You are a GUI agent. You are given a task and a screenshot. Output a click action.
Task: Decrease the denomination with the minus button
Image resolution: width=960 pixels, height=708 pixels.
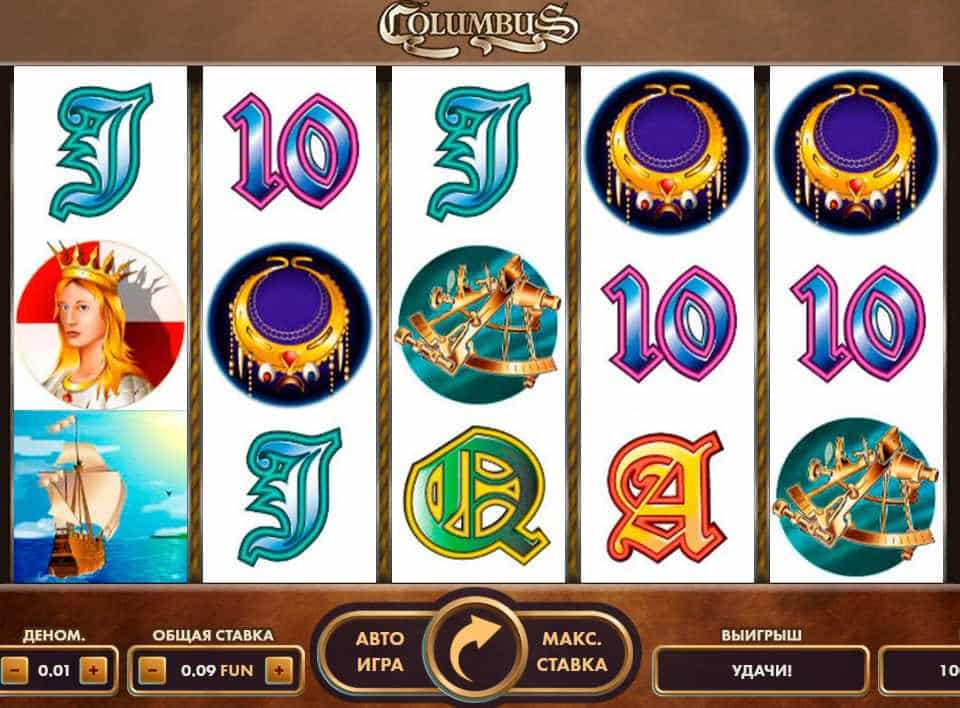point(14,670)
